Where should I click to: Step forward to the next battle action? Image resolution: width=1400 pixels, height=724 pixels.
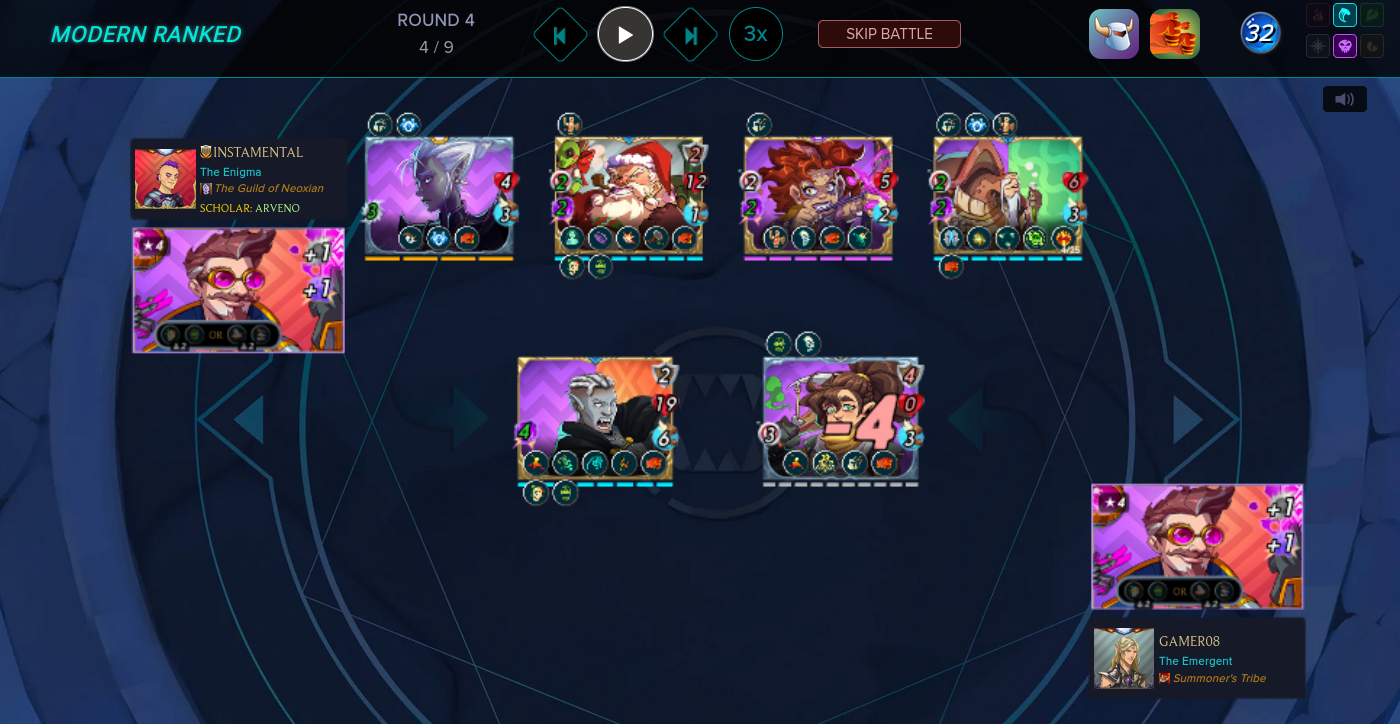pyautogui.click(x=690, y=35)
